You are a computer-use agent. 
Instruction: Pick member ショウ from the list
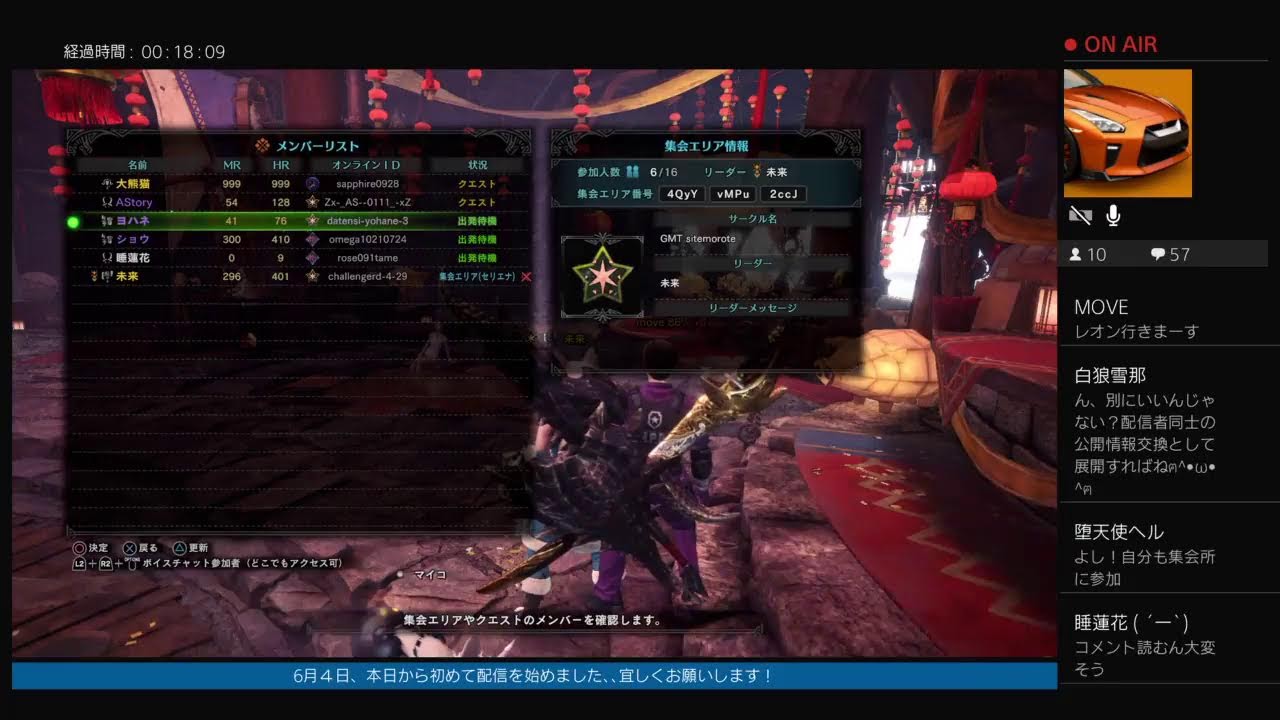click(300, 239)
